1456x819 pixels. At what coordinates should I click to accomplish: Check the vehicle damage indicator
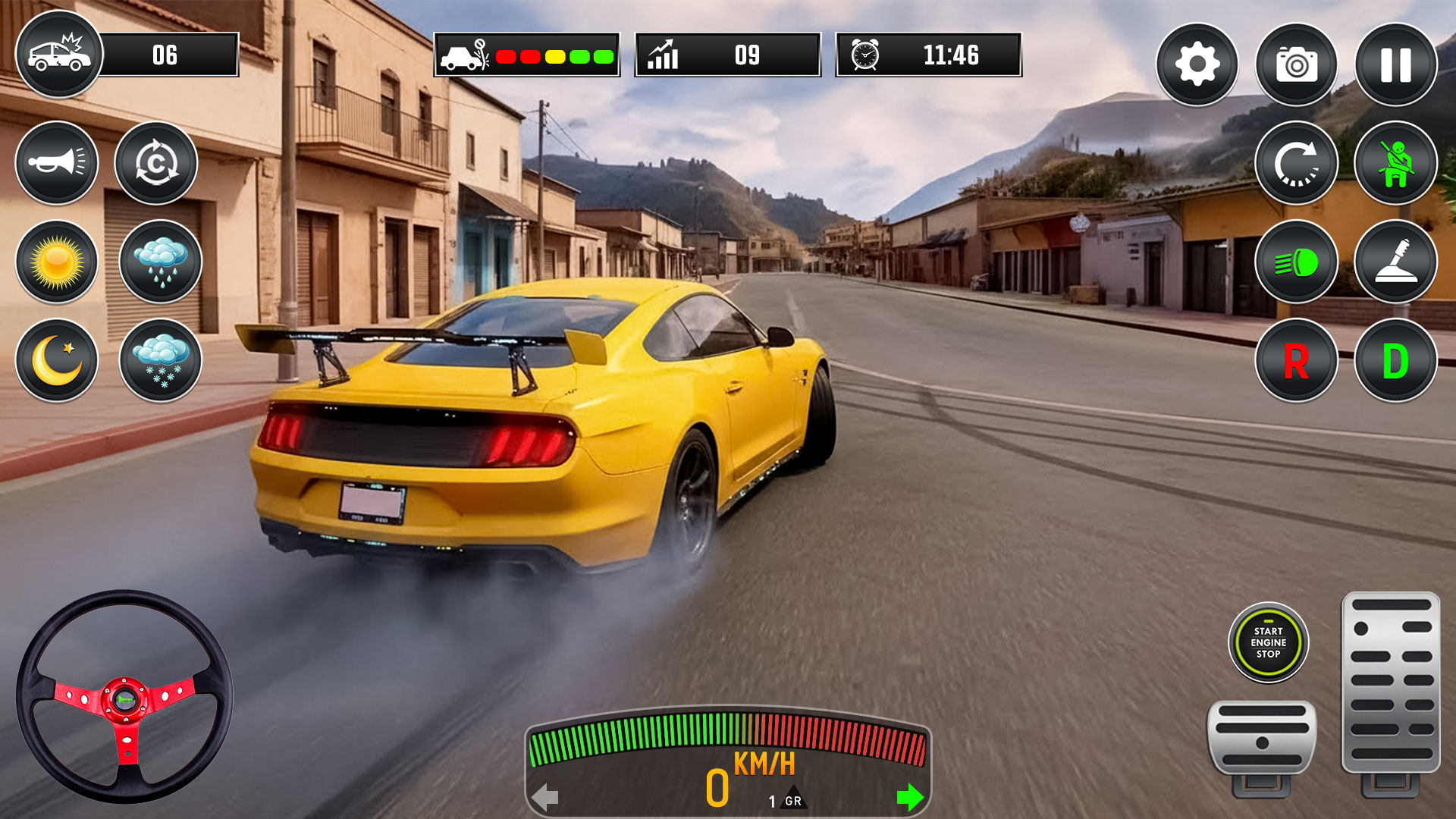click(526, 55)
